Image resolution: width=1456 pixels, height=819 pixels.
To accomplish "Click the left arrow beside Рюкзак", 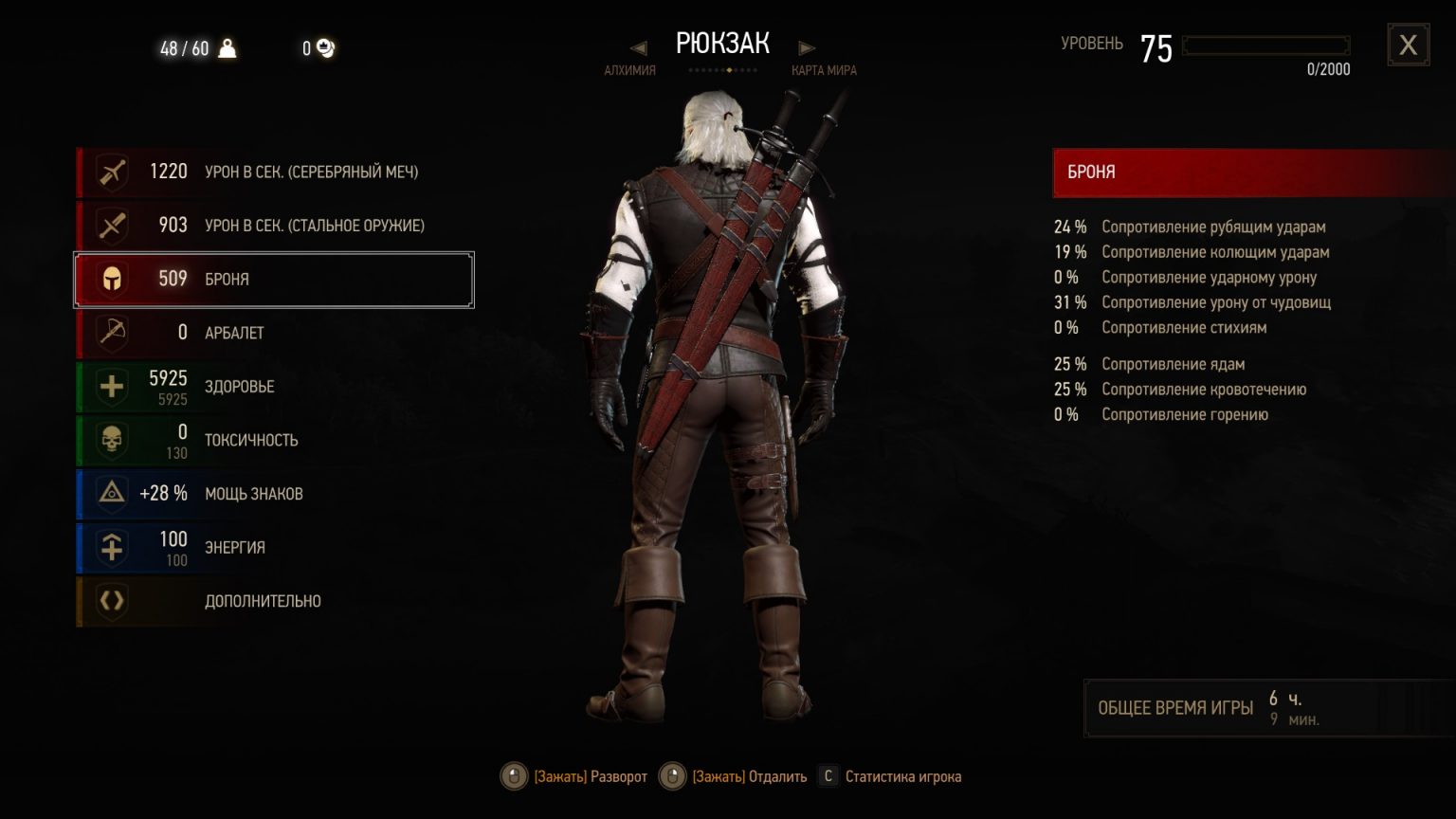I will point(638,47).
